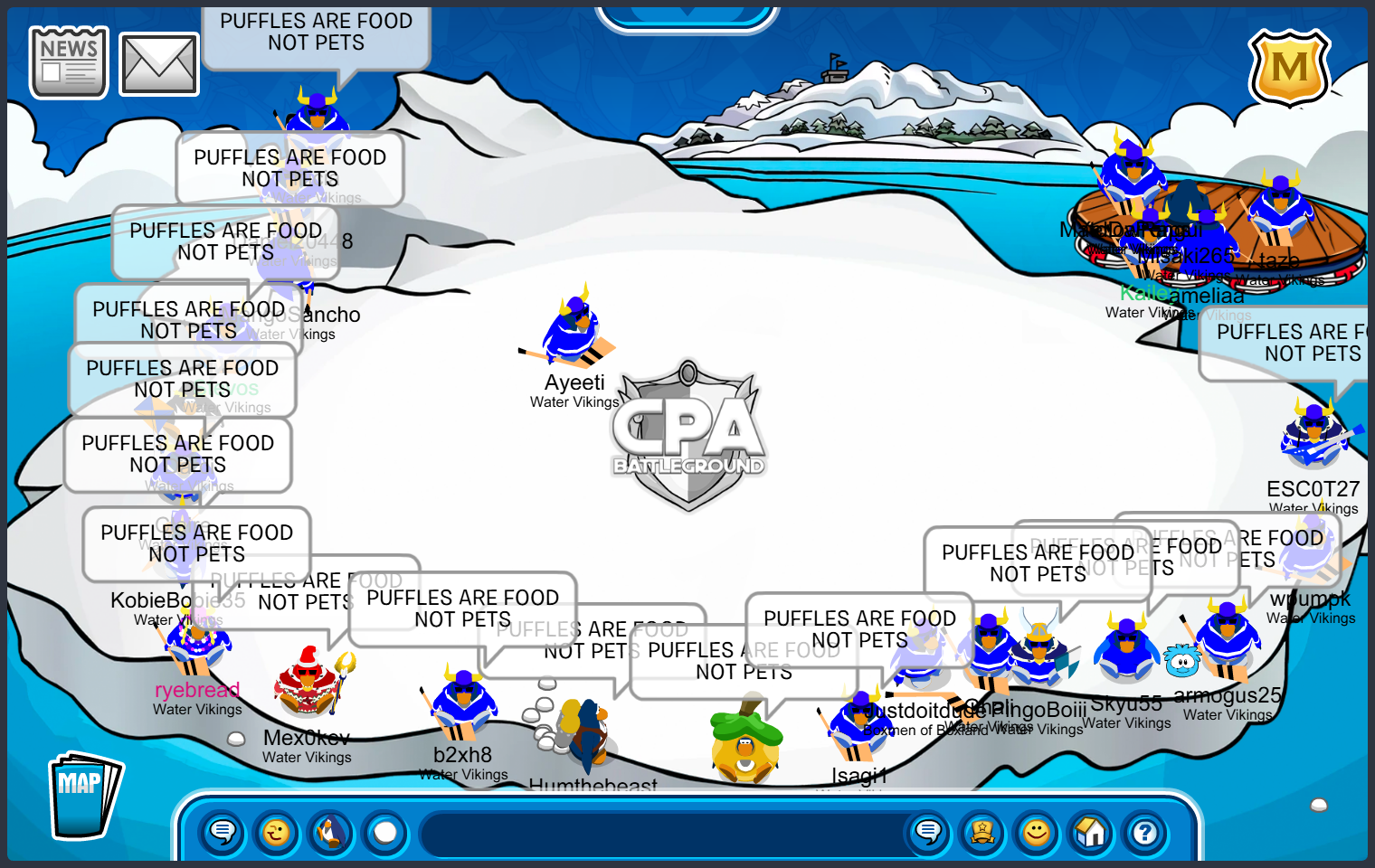Open the player card star badge button

click(x=982, y=831)
